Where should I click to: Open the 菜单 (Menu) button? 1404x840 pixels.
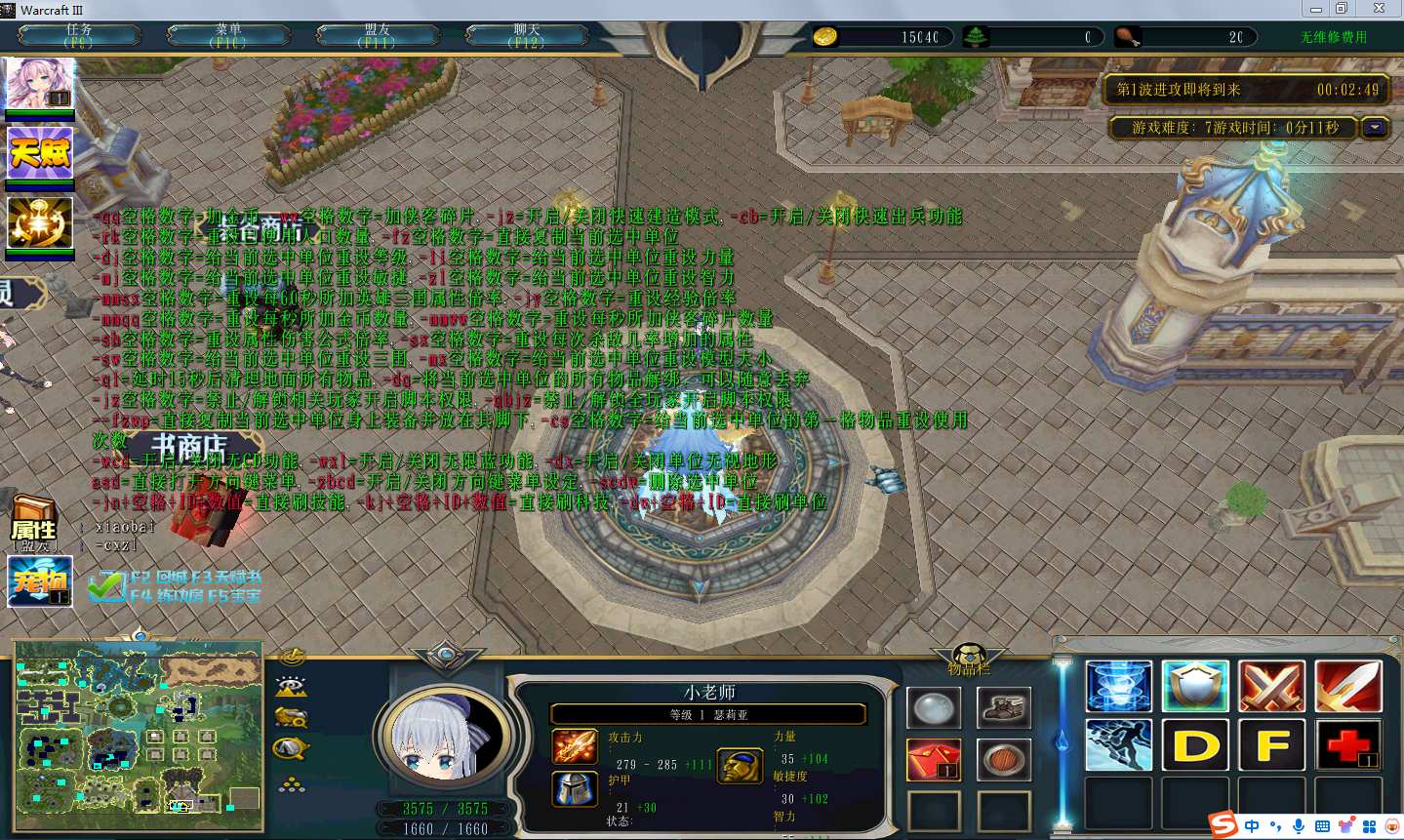[x=228, y=36]
